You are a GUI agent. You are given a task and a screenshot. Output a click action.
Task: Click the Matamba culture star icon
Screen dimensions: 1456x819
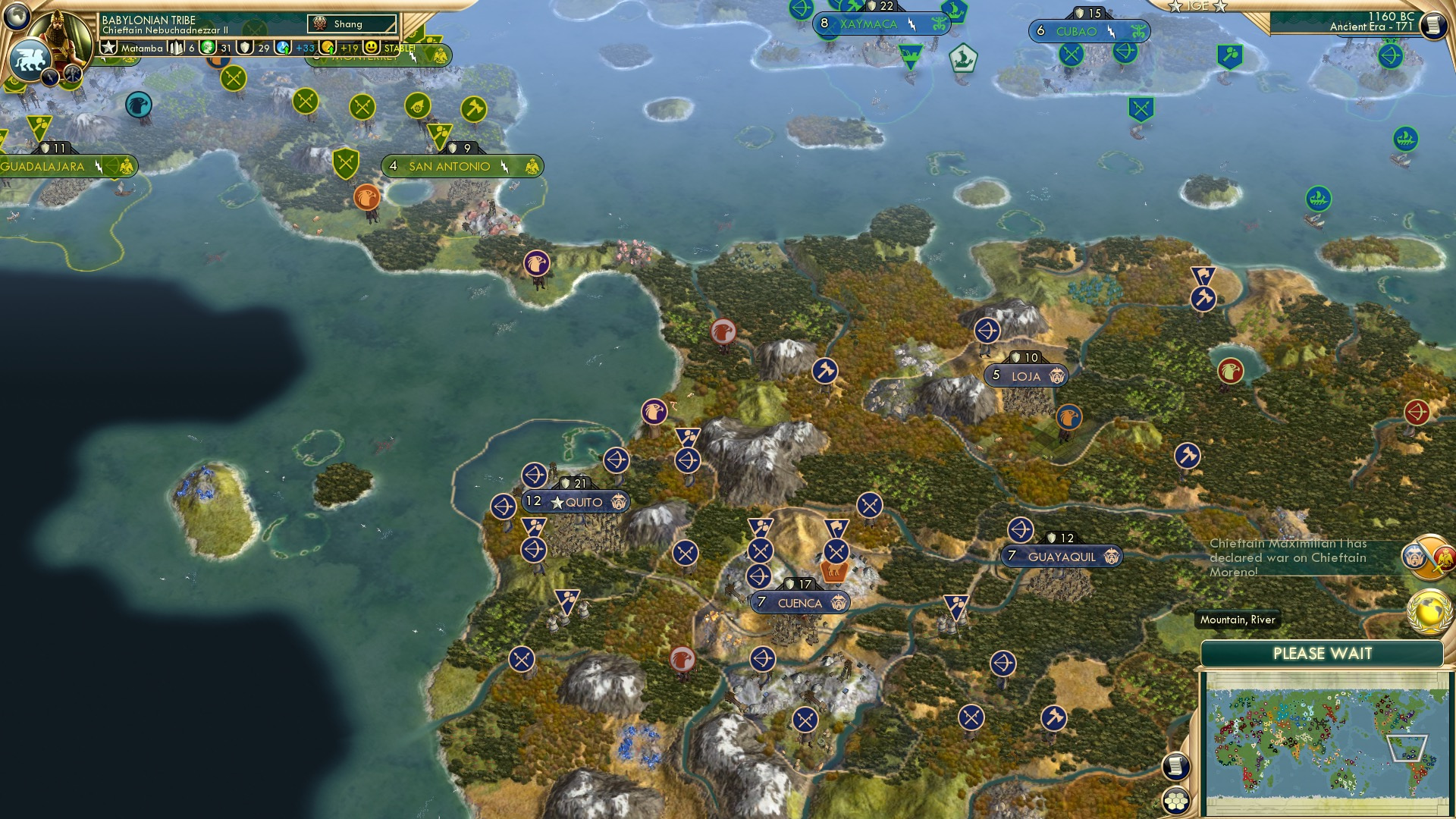point(109,48)
